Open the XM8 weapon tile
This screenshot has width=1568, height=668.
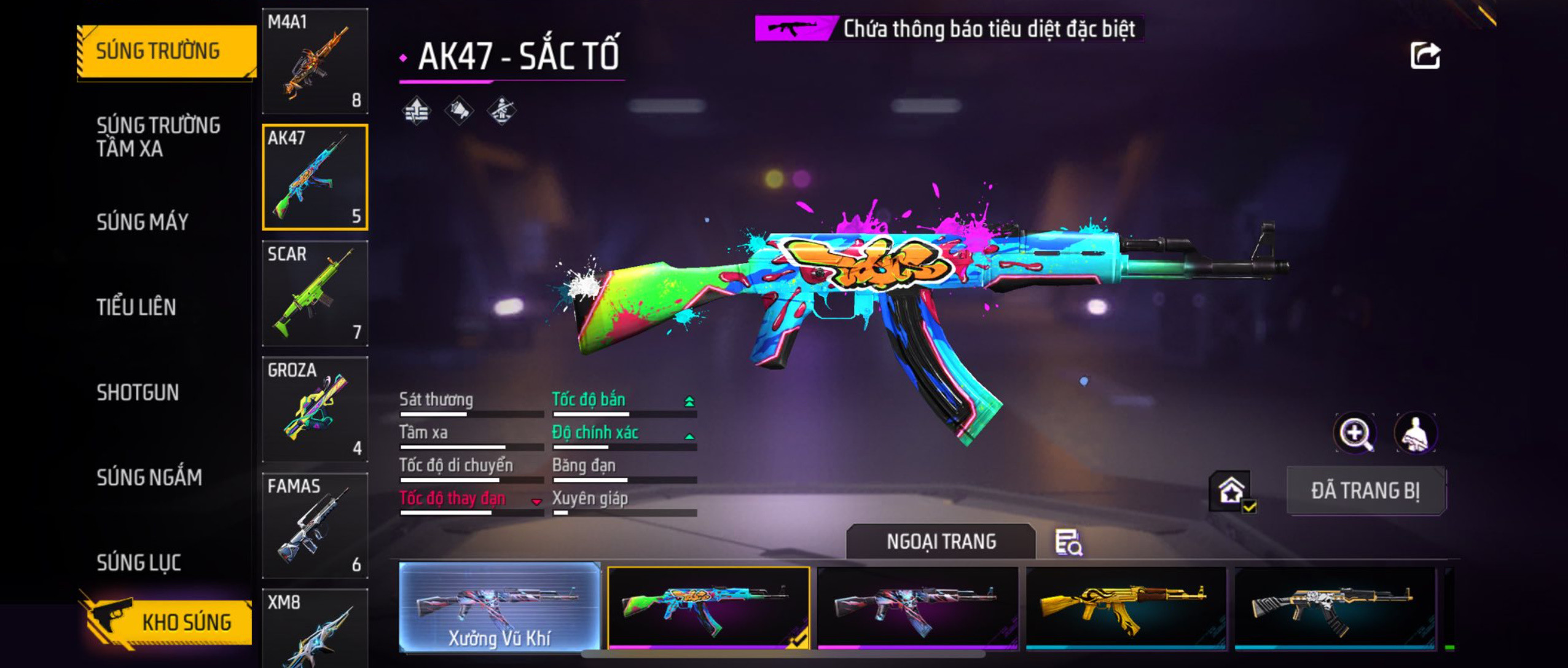[x=315, y=628]
